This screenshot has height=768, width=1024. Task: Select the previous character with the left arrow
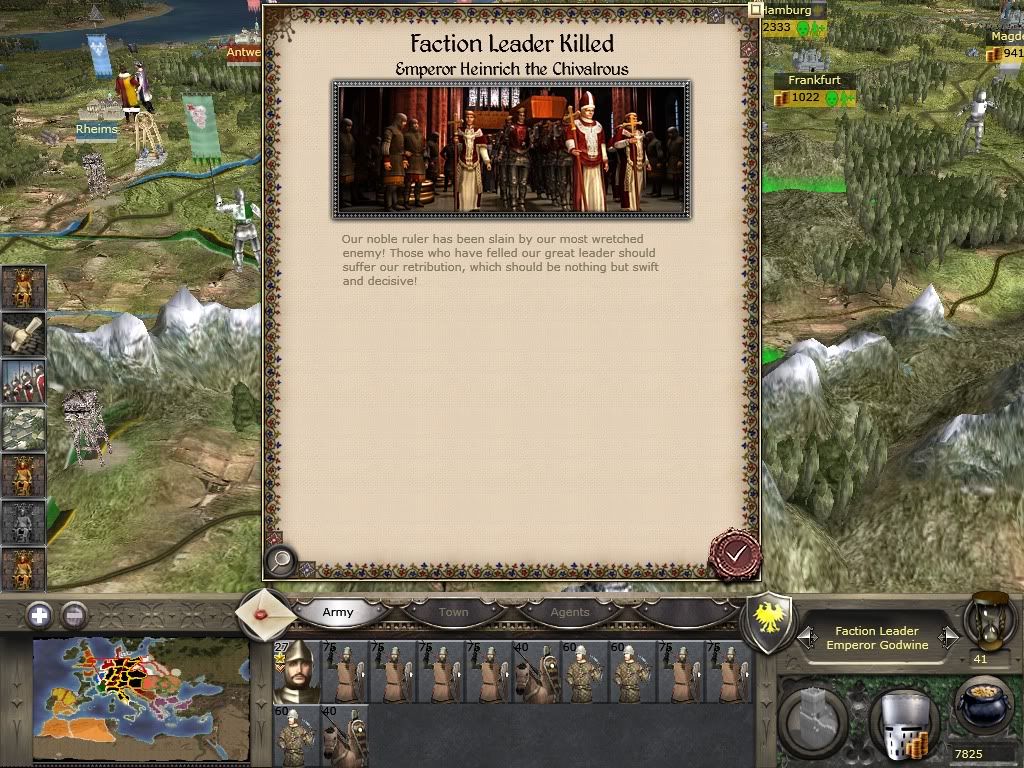point(806,636)
